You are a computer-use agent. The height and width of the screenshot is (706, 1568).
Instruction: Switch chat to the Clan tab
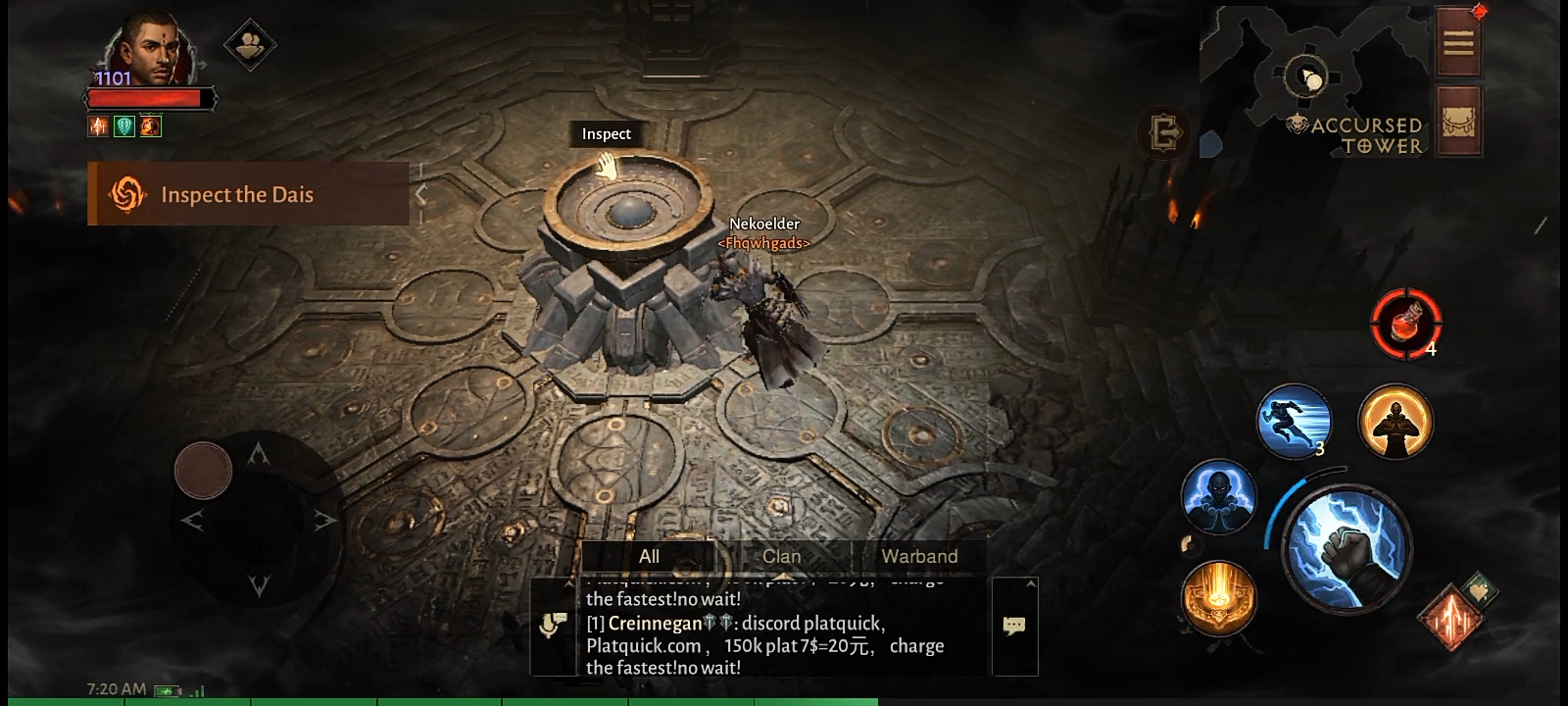coord(781,556)
